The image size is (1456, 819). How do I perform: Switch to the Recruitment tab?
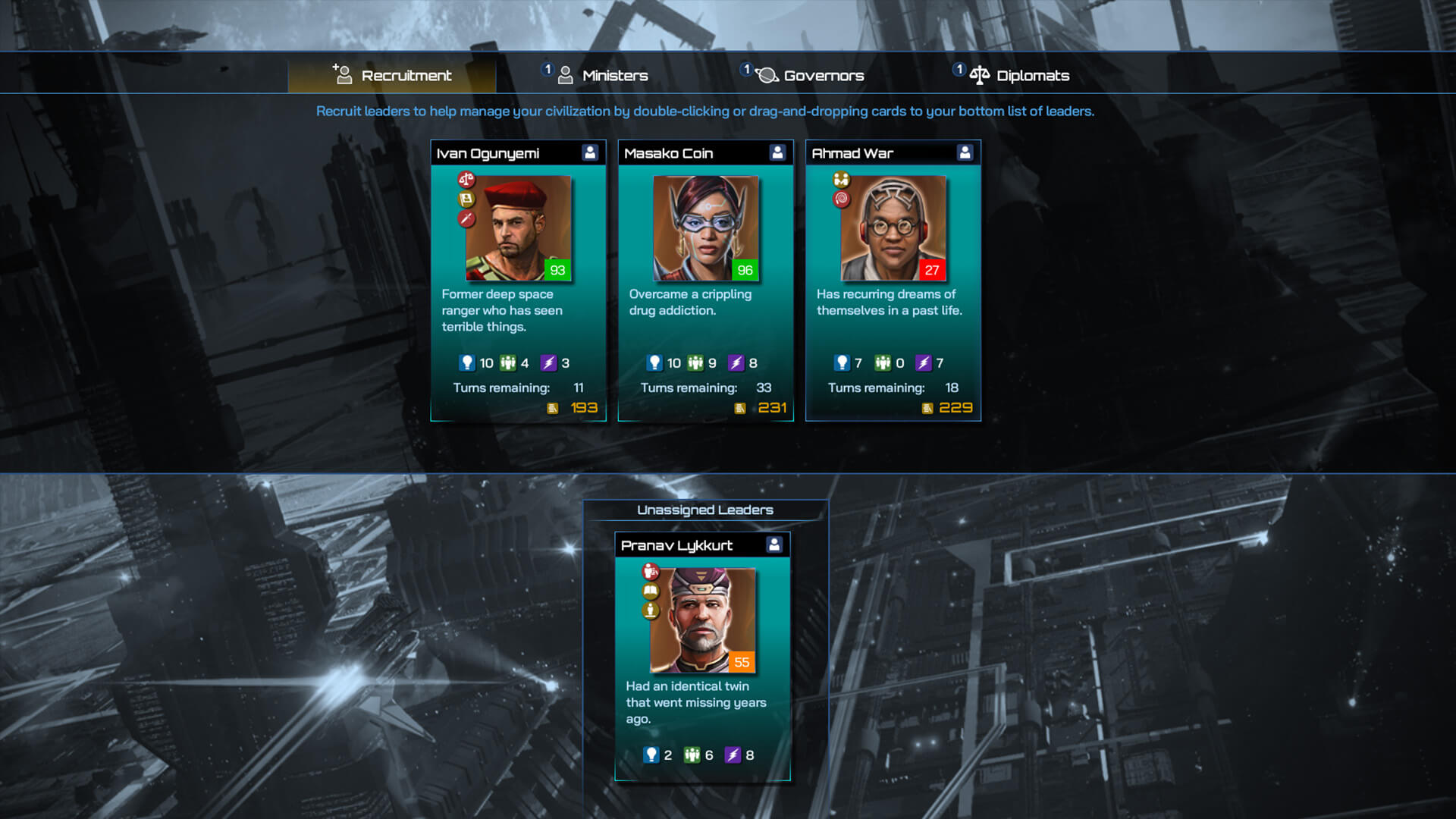pyautogui.click(x=392, y=75)
